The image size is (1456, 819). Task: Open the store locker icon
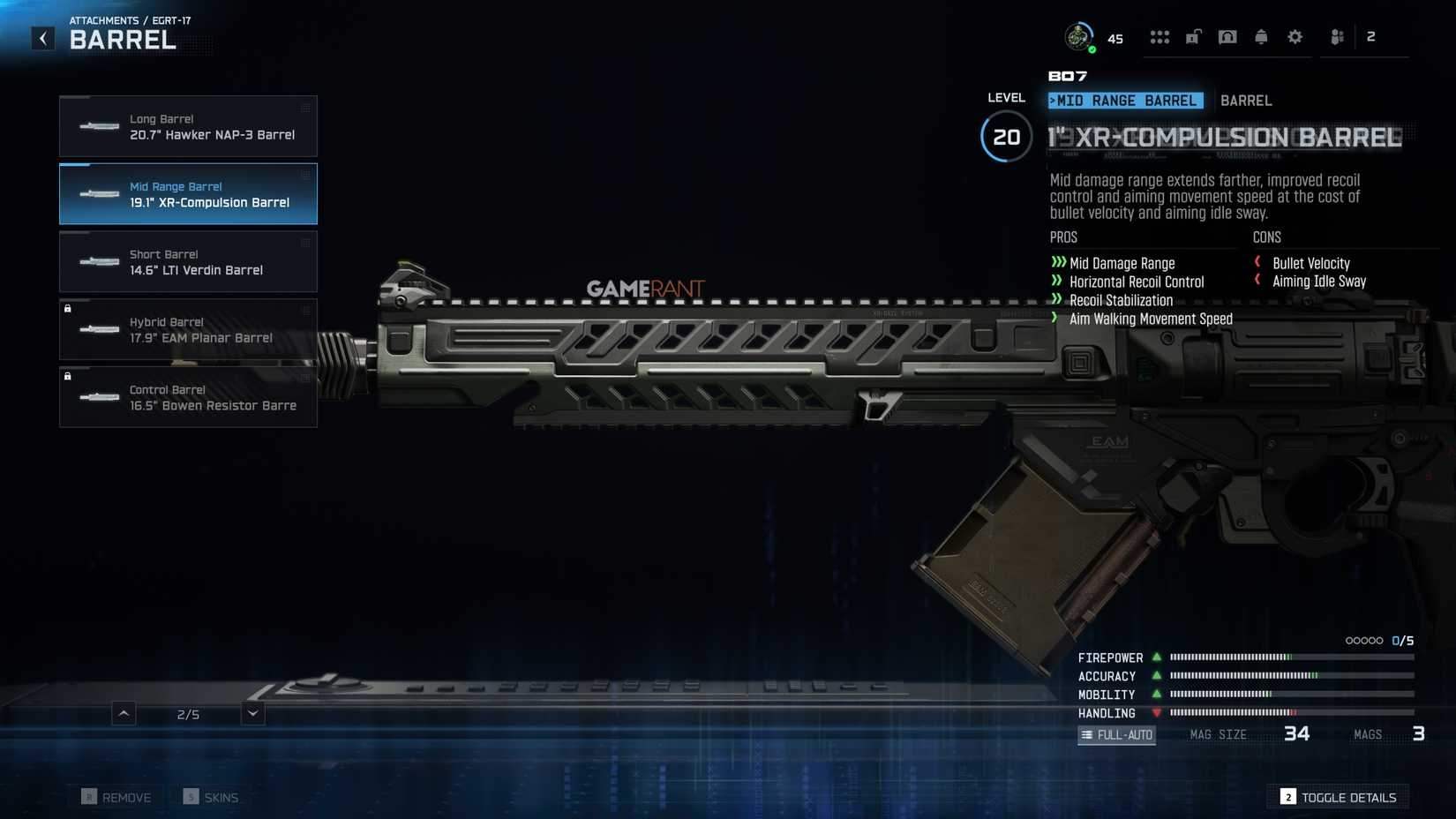(x=1193, y=36)
